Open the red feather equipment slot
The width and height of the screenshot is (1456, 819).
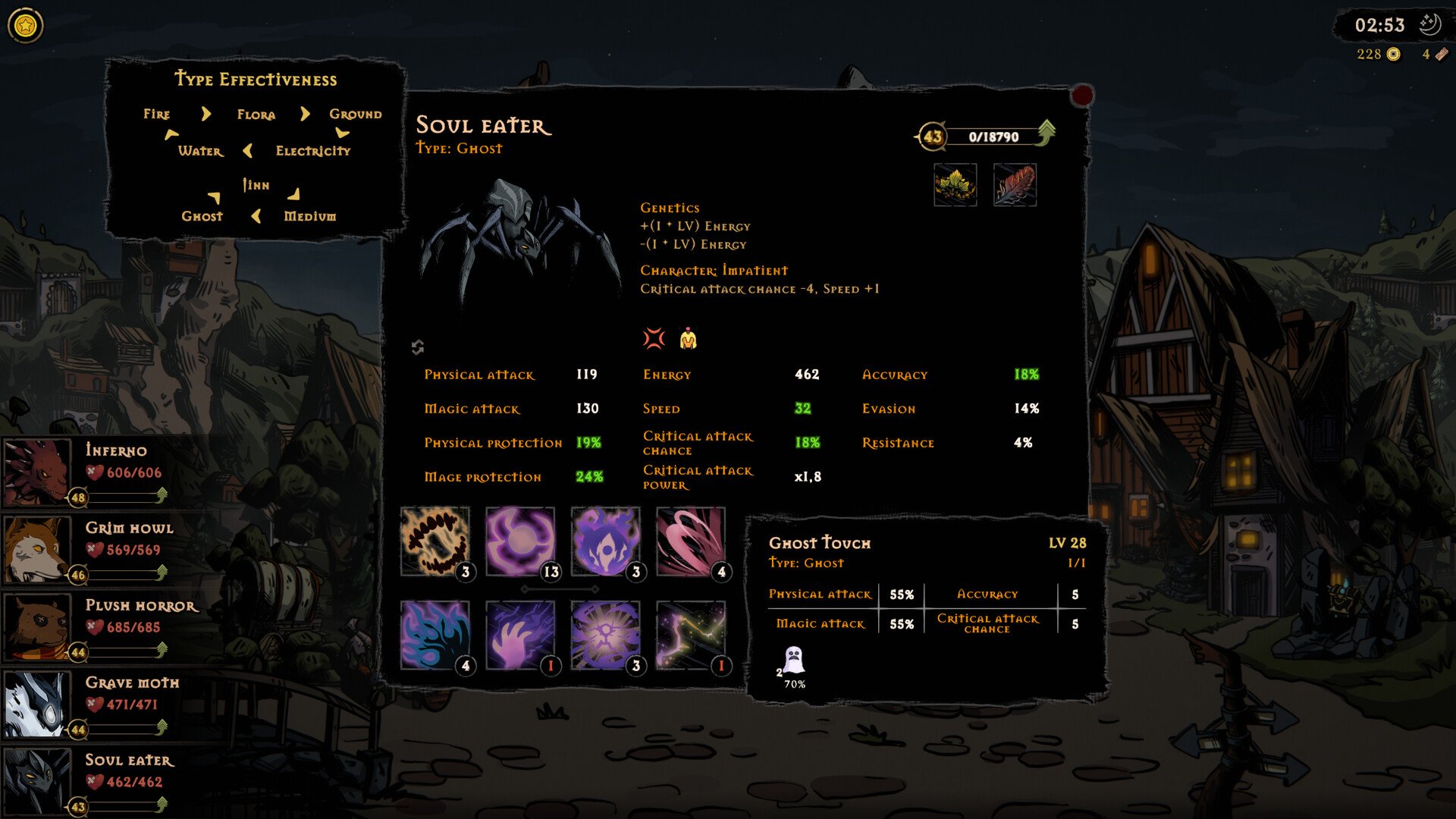click(1015, 185)
